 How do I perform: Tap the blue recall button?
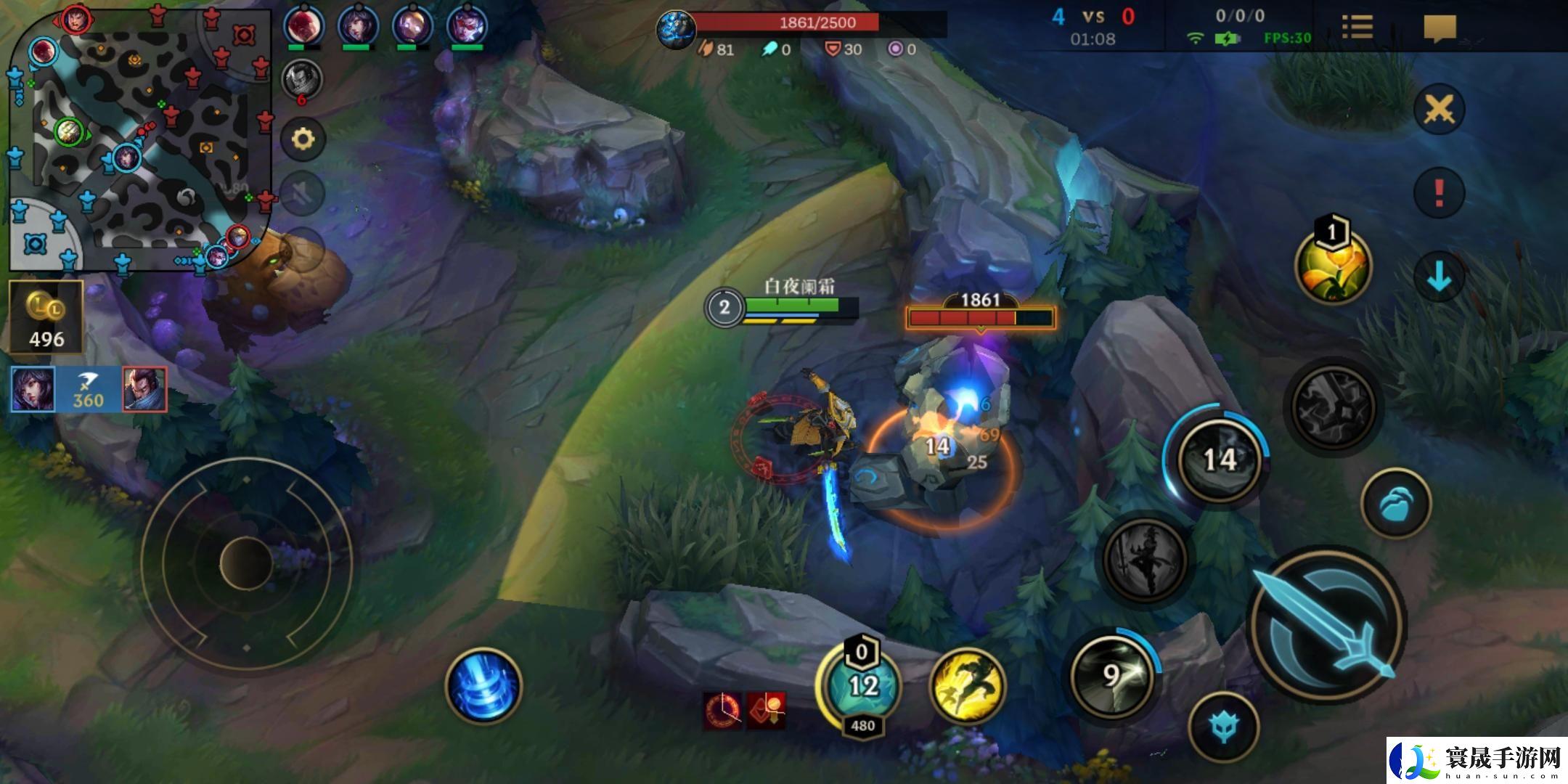click(x=483, y=686)
